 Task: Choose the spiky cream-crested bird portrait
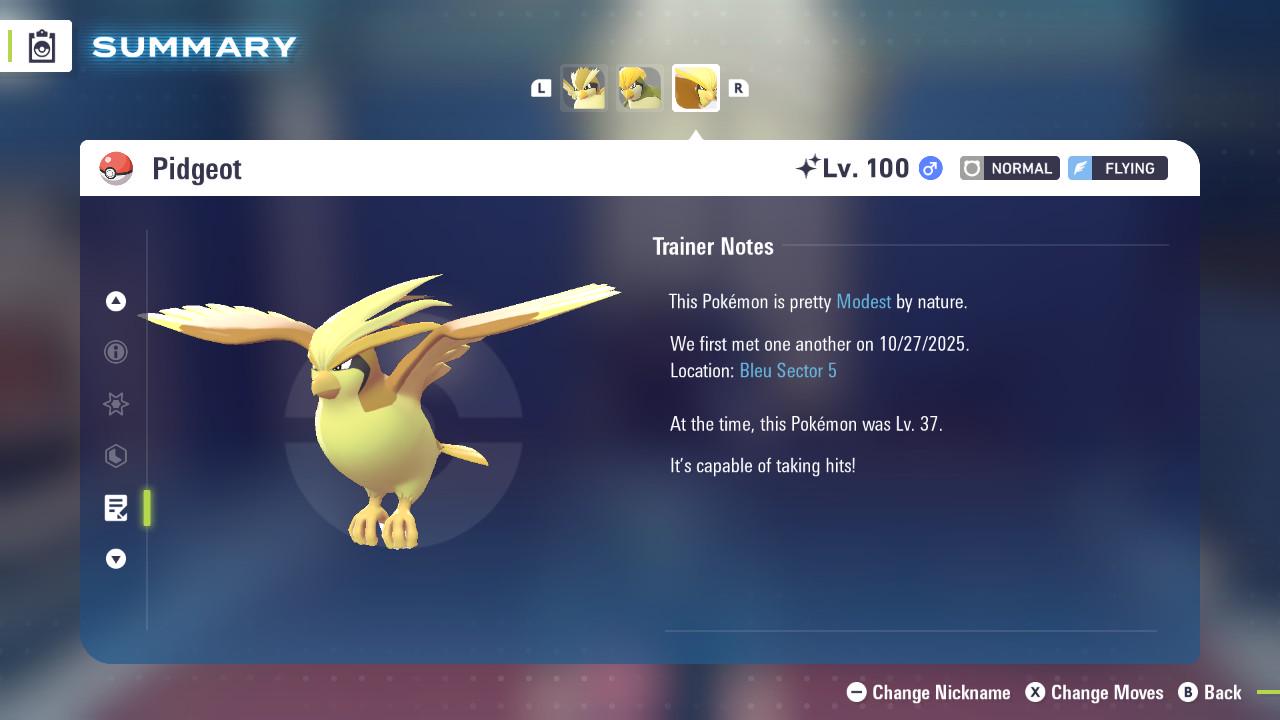coord(584,88)
